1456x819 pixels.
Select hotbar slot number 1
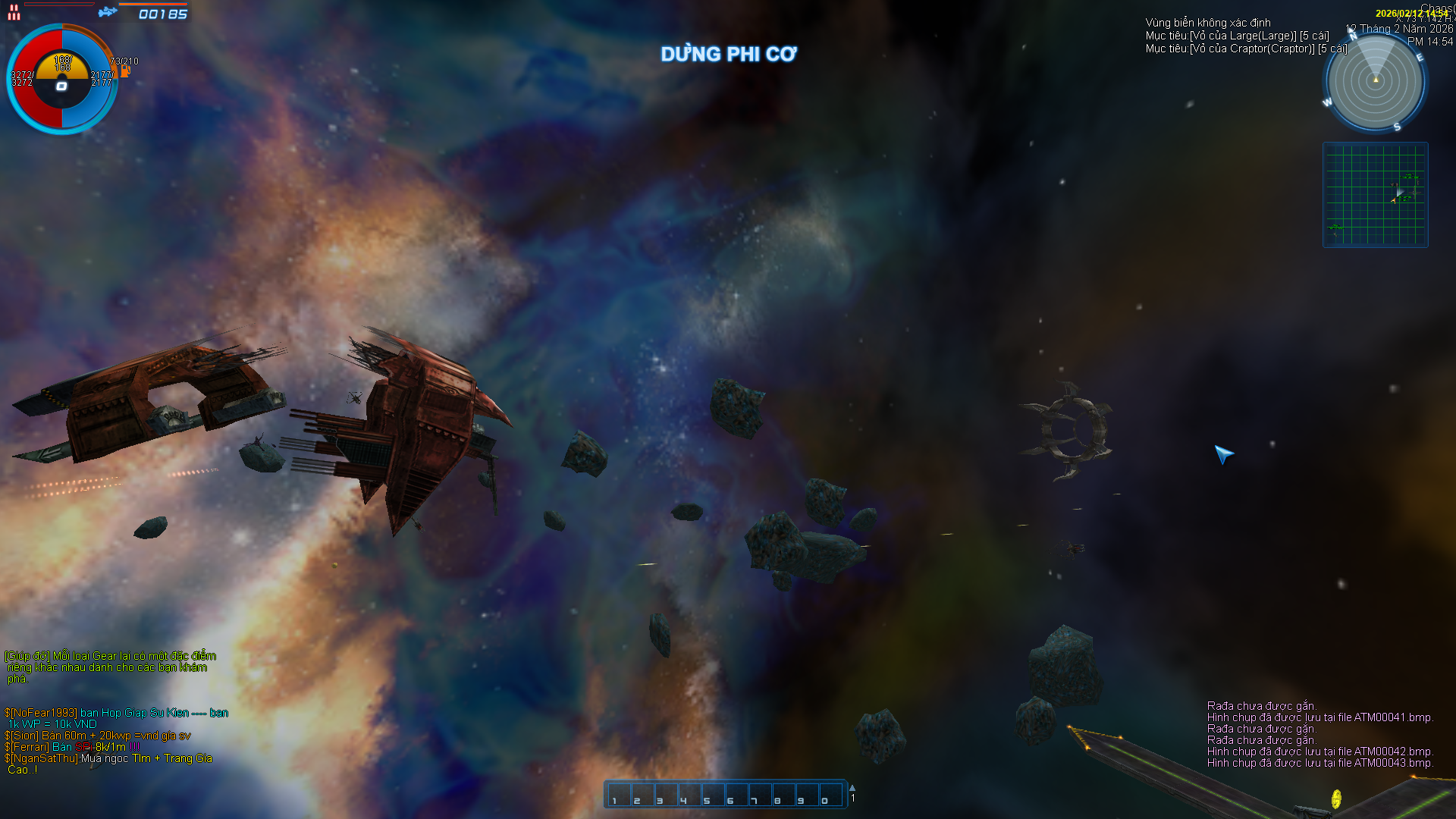click(619, 795)
